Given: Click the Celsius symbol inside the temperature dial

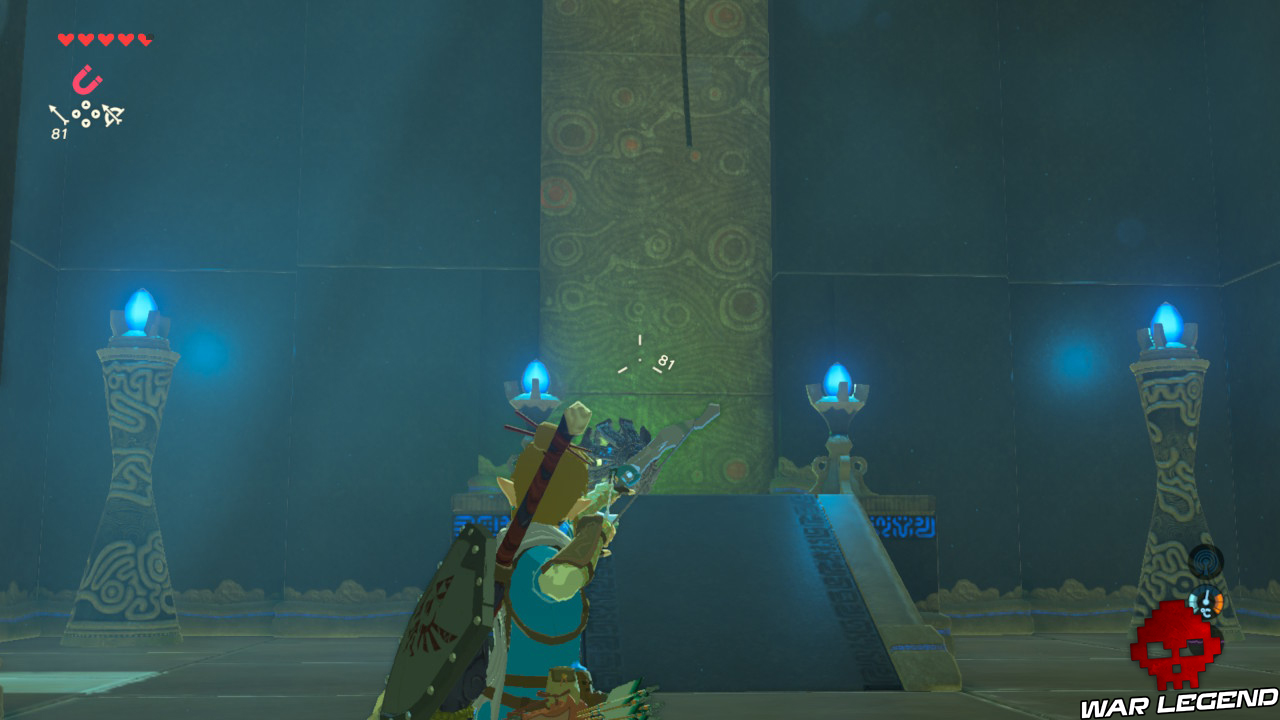Looking at the screenshot, I should [x=1207, y=612].
